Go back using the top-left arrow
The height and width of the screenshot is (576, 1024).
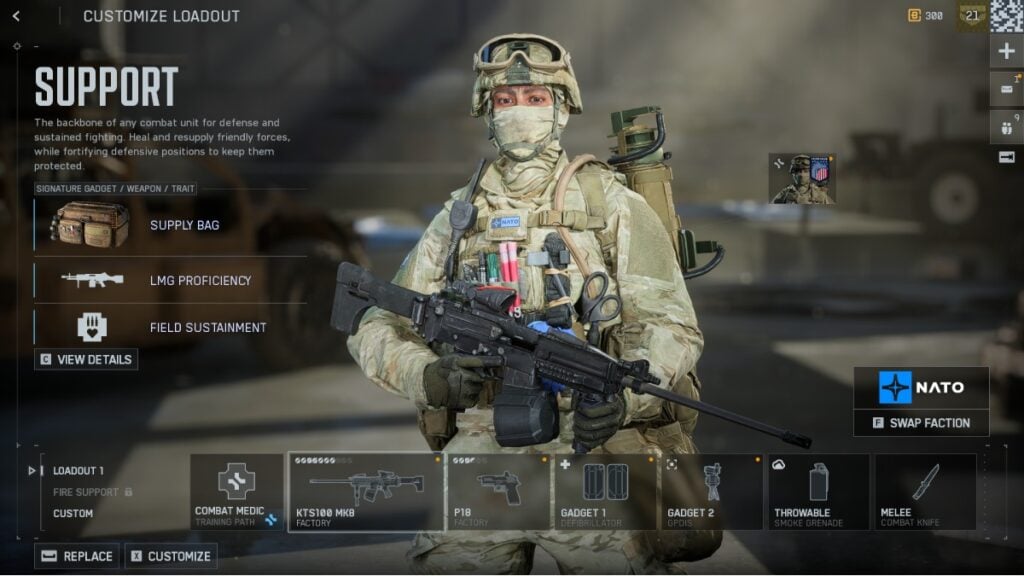click(16, 16)
